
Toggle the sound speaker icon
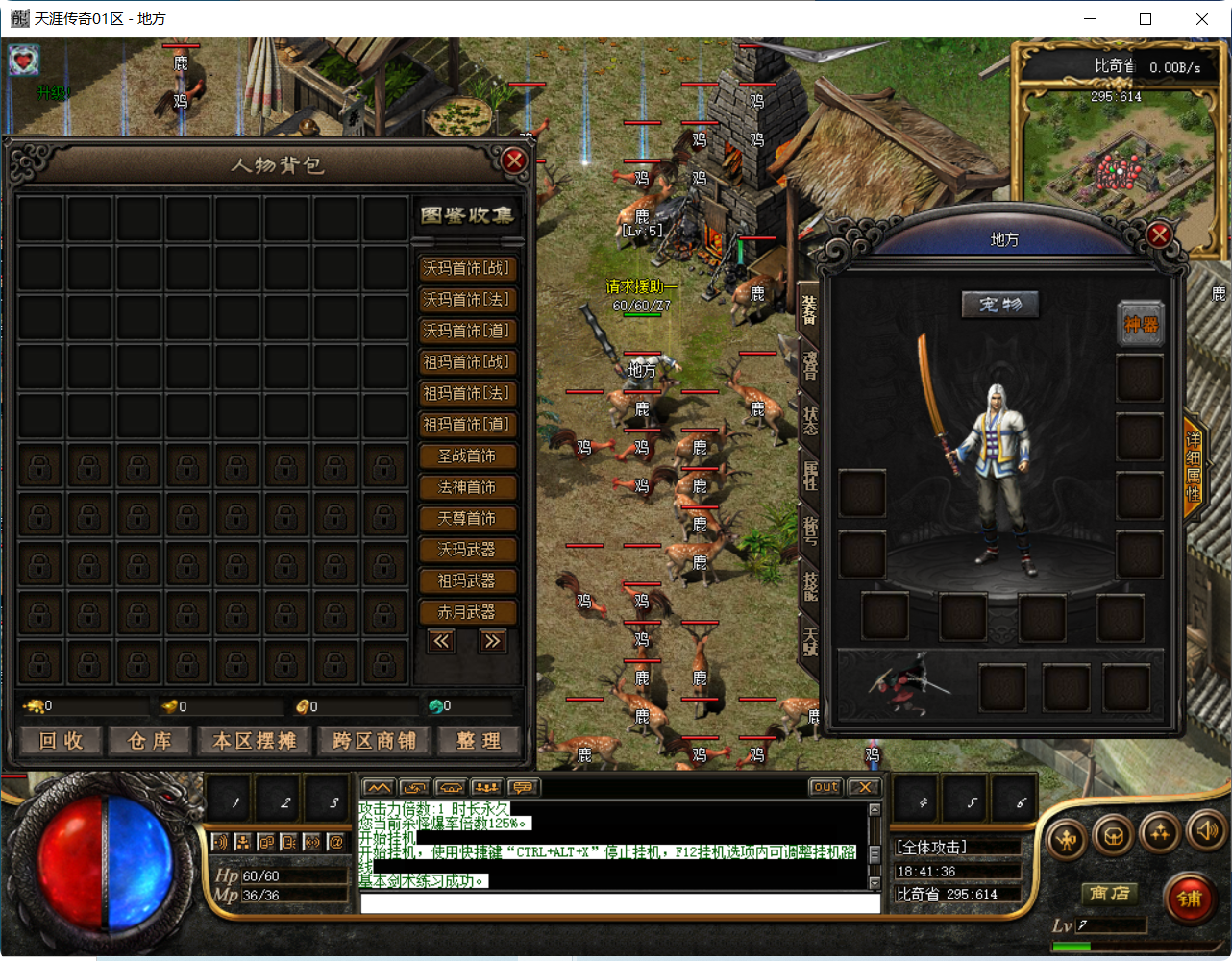(1203, 833)
